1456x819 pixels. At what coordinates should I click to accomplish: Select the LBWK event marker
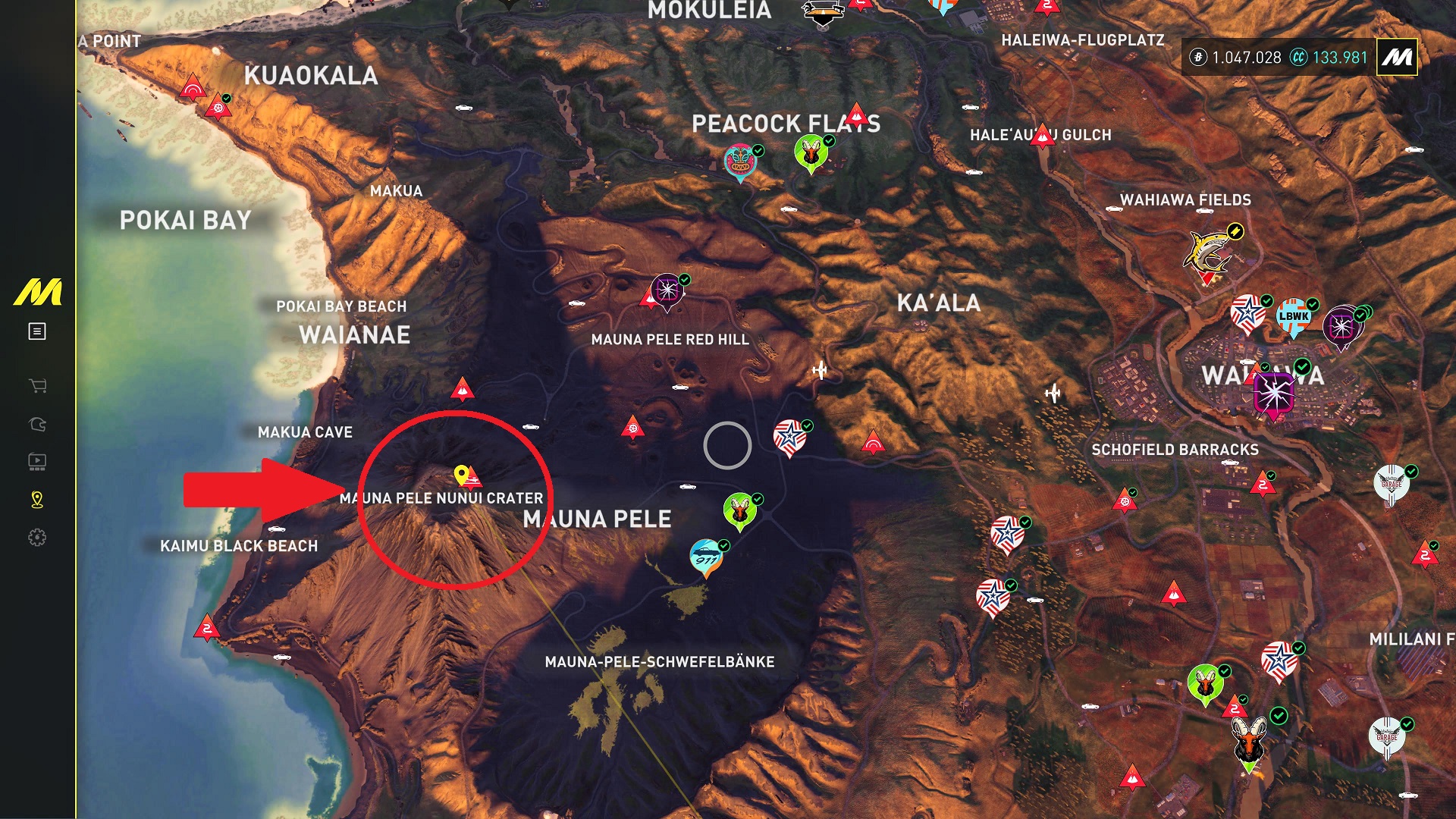(1294, 316)
